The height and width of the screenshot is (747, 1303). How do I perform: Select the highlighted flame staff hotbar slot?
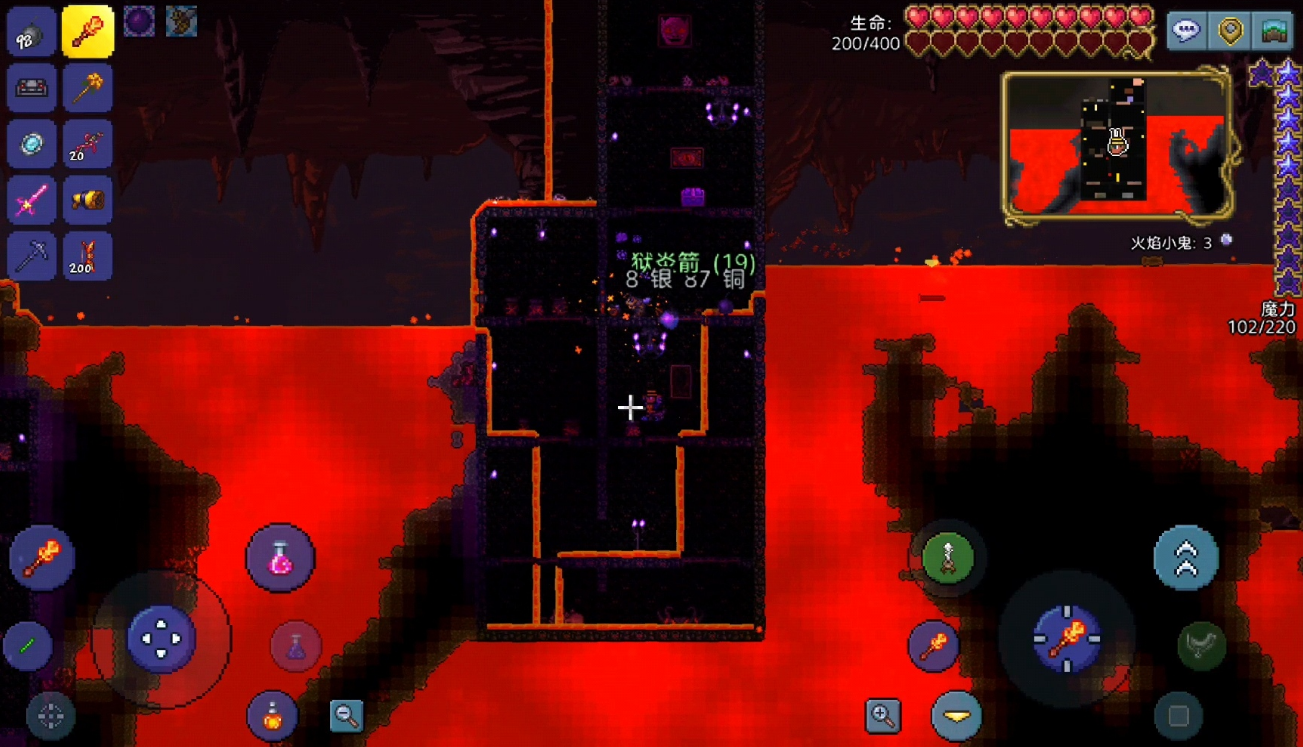point(88,32)
